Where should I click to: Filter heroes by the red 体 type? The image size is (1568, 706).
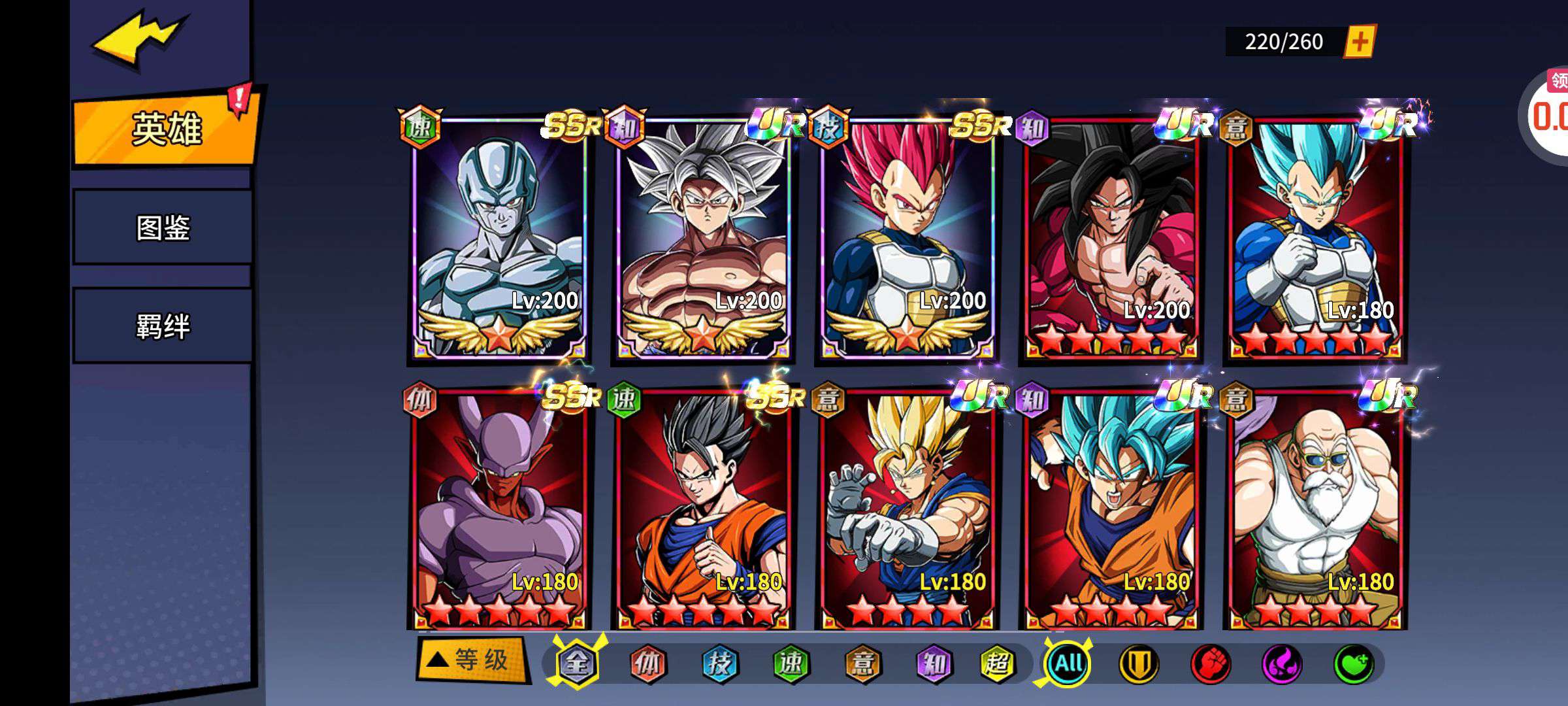647,664
